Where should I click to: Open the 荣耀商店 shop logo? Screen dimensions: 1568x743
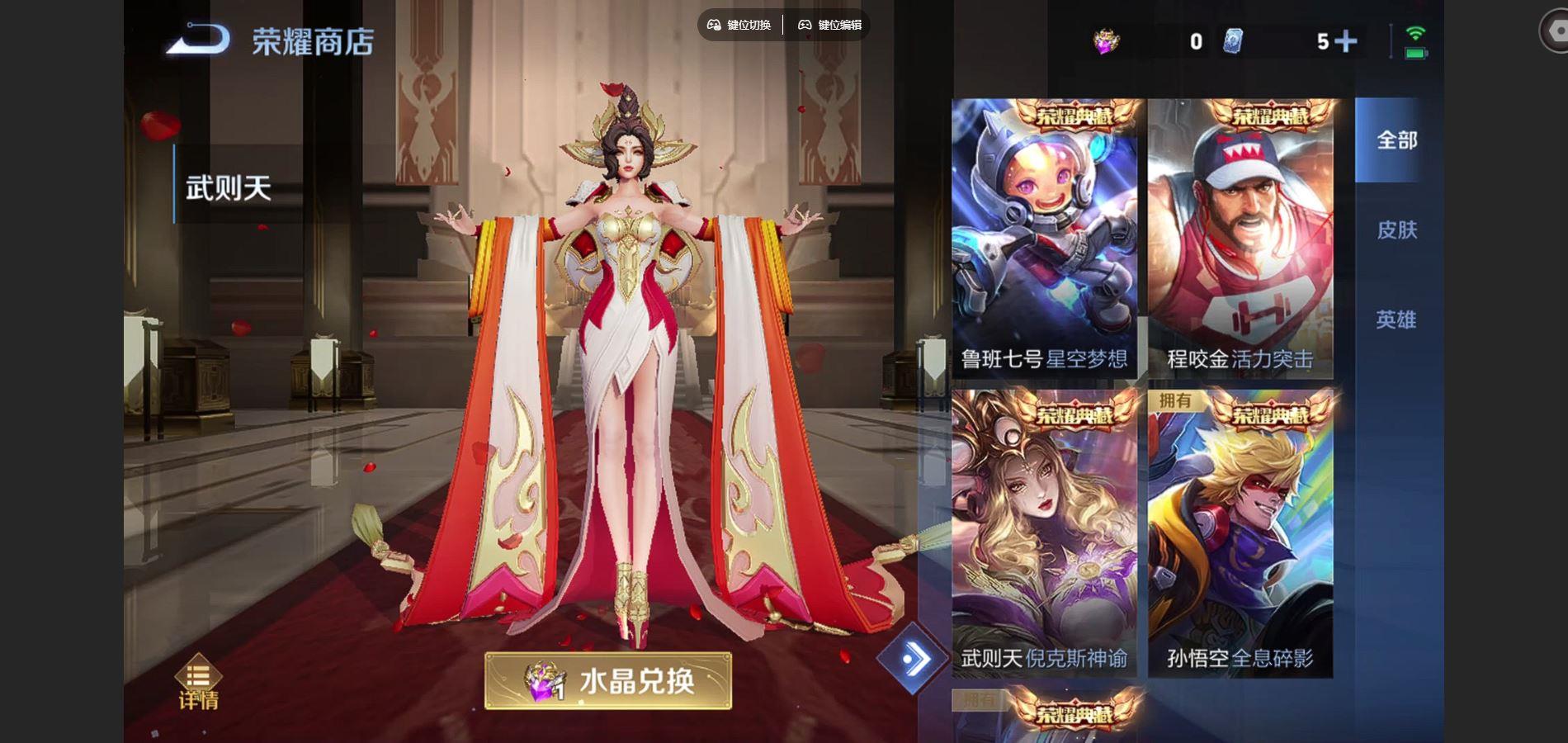tap(272, 41)
